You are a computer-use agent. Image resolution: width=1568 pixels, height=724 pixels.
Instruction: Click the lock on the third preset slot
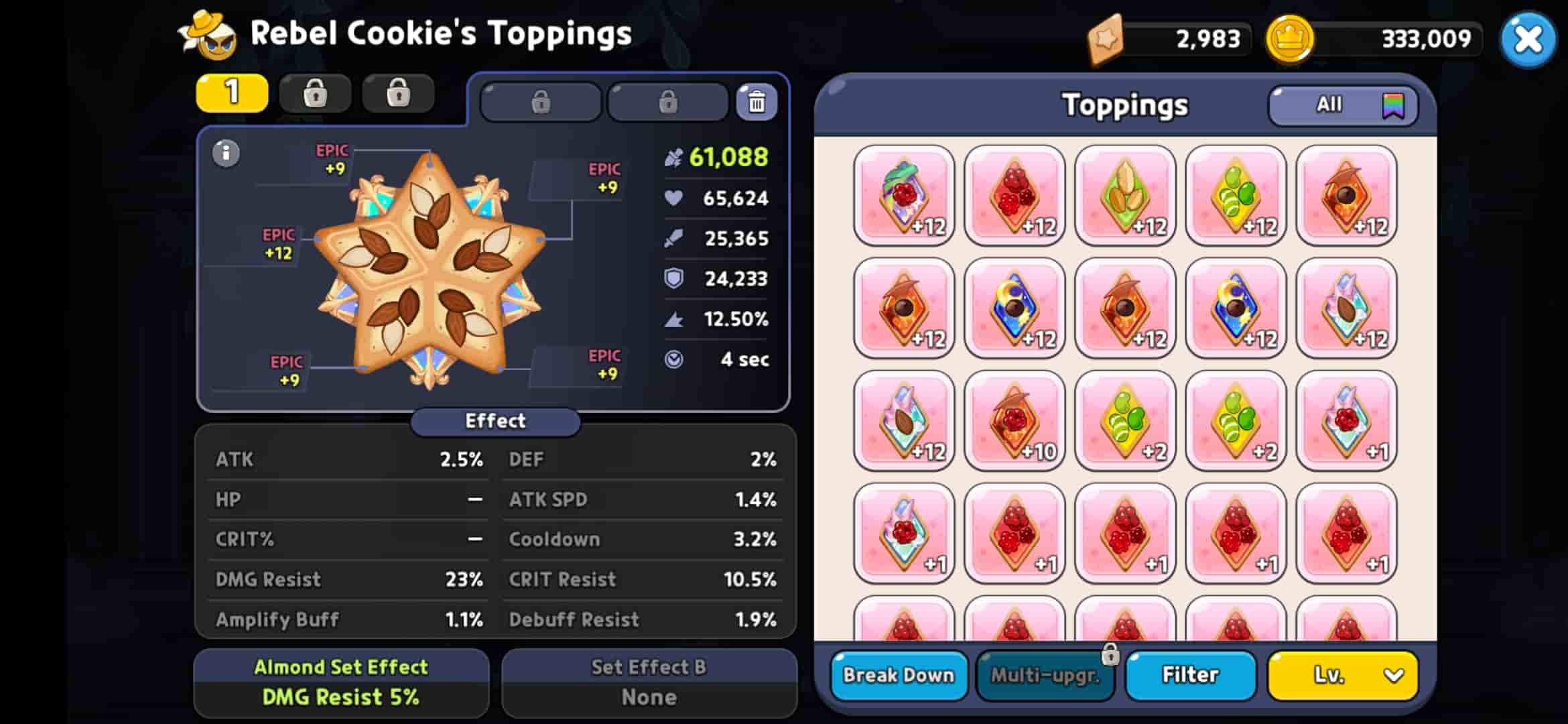coord(398,93)
